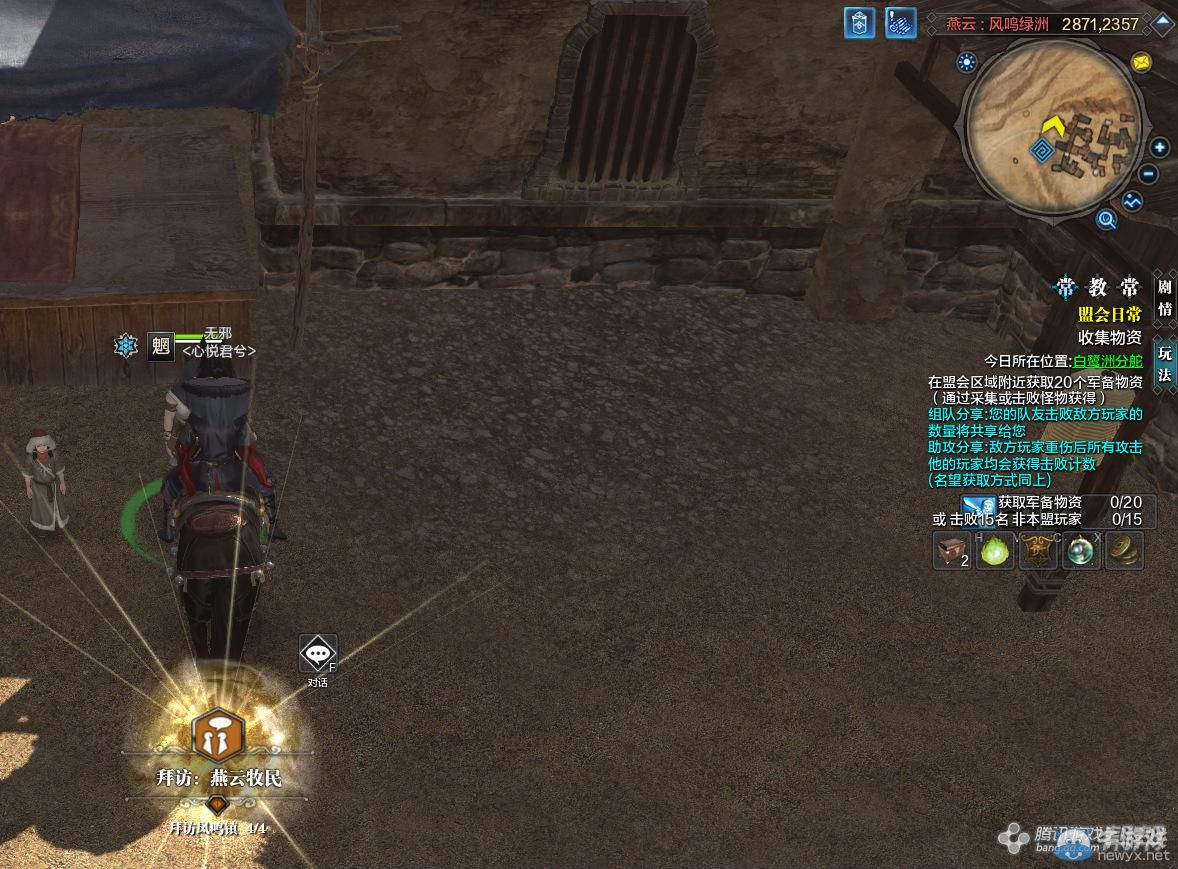Click the magnifier search button under minimap

[1106, 219]
